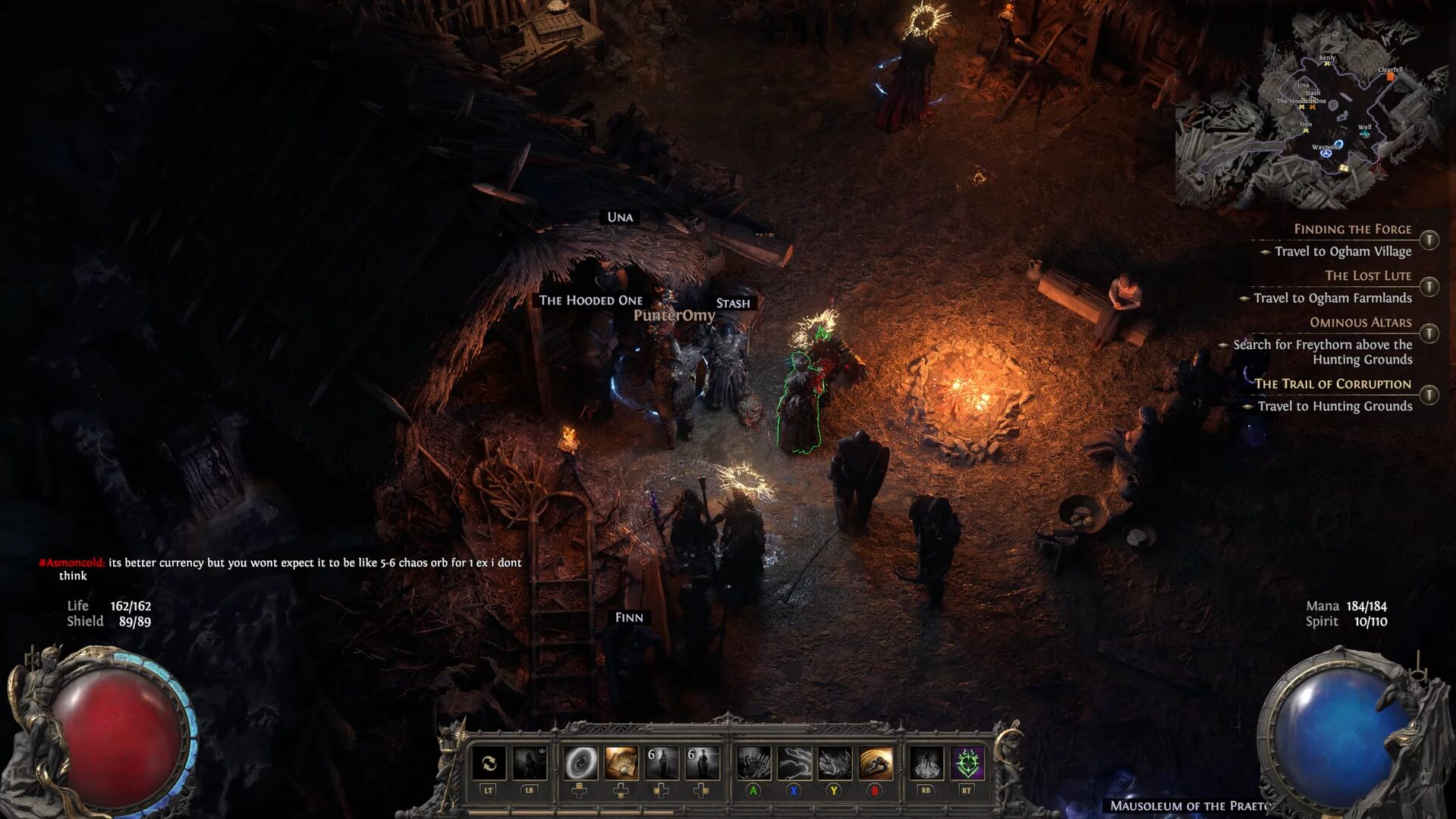The height and width of the screenshot is (819, 1456).
Task: Select the weapon swap arrows icon
Action: [x=489, y=763]
